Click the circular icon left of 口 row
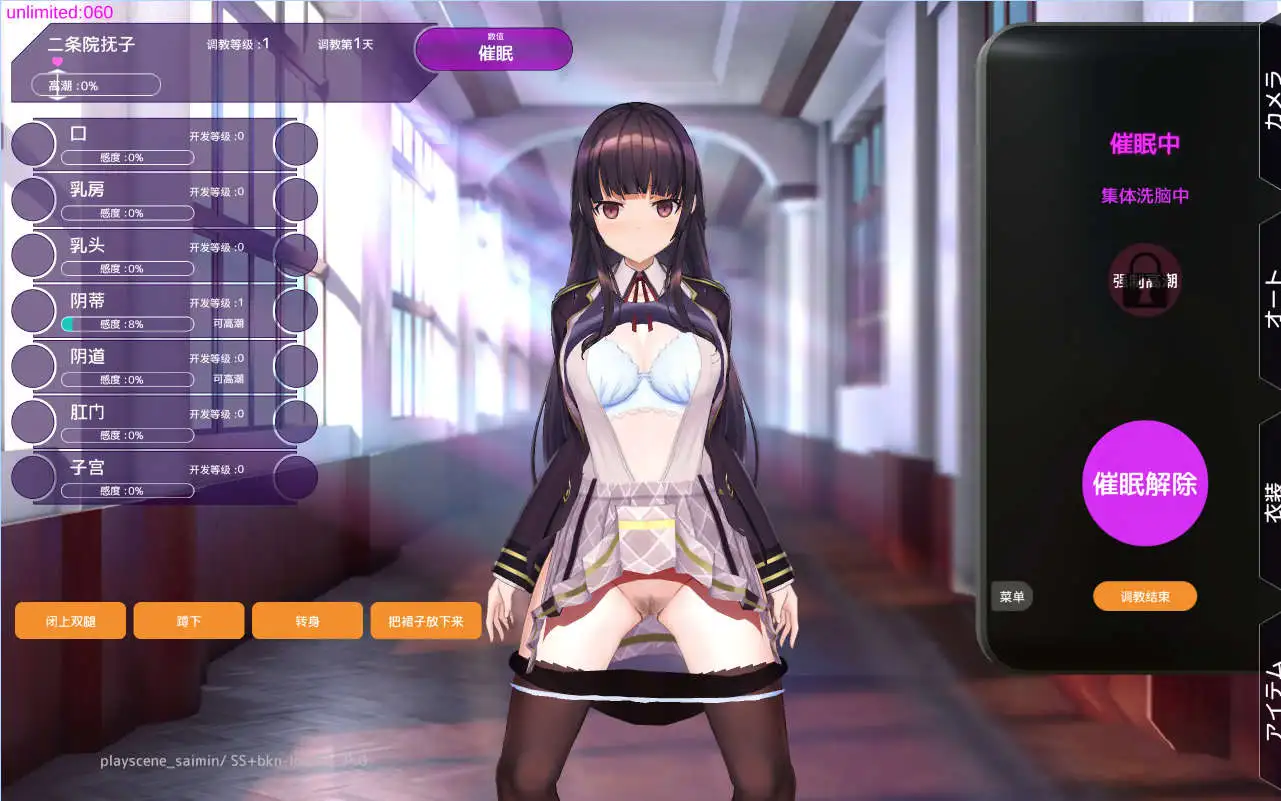This screenshot has height=801, width=1281. [x=33, y=143]
